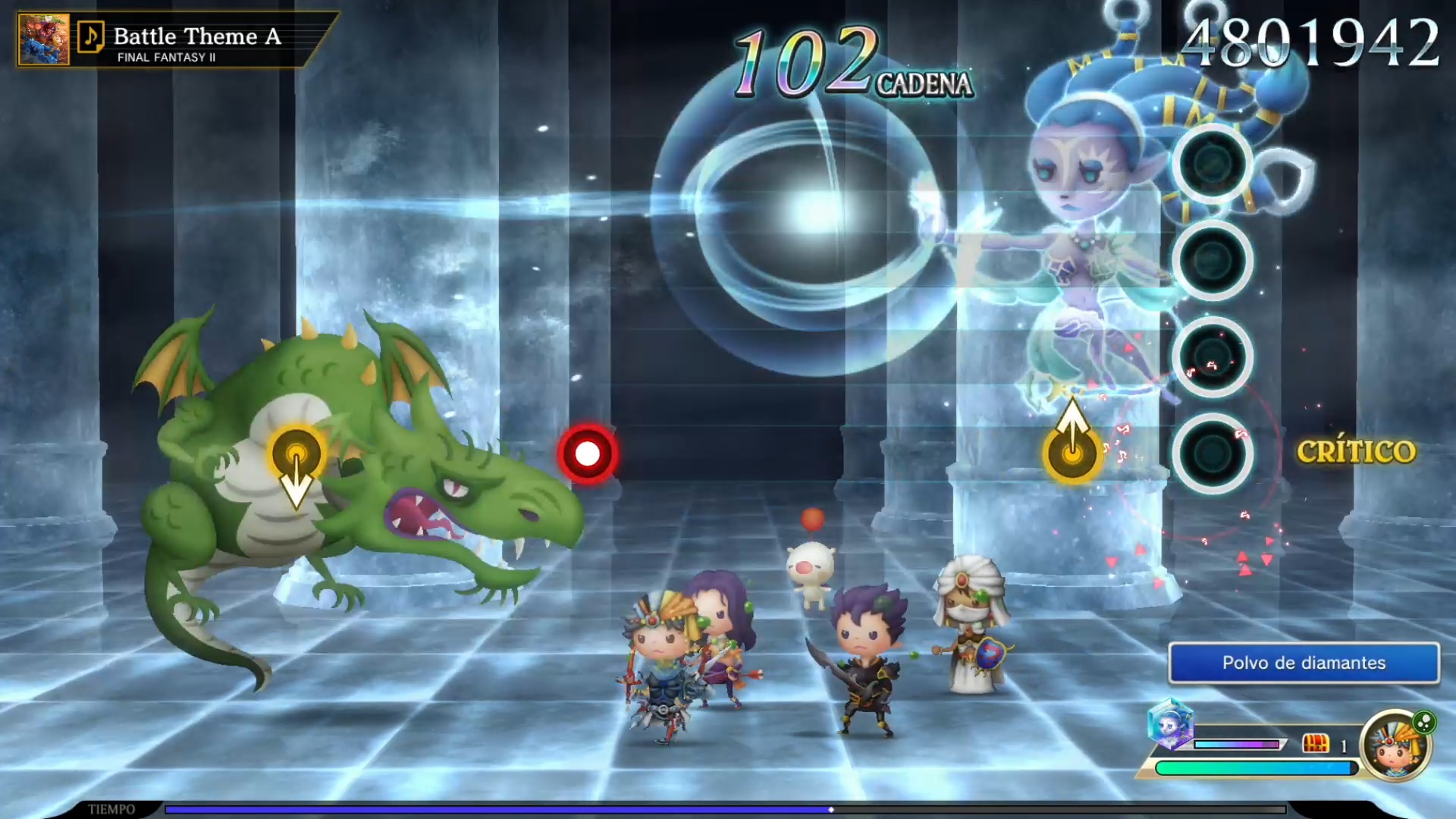
Task: Open the Battle Theme A song thumbnail
Action: pyautogui.click(x=43, y=39)
